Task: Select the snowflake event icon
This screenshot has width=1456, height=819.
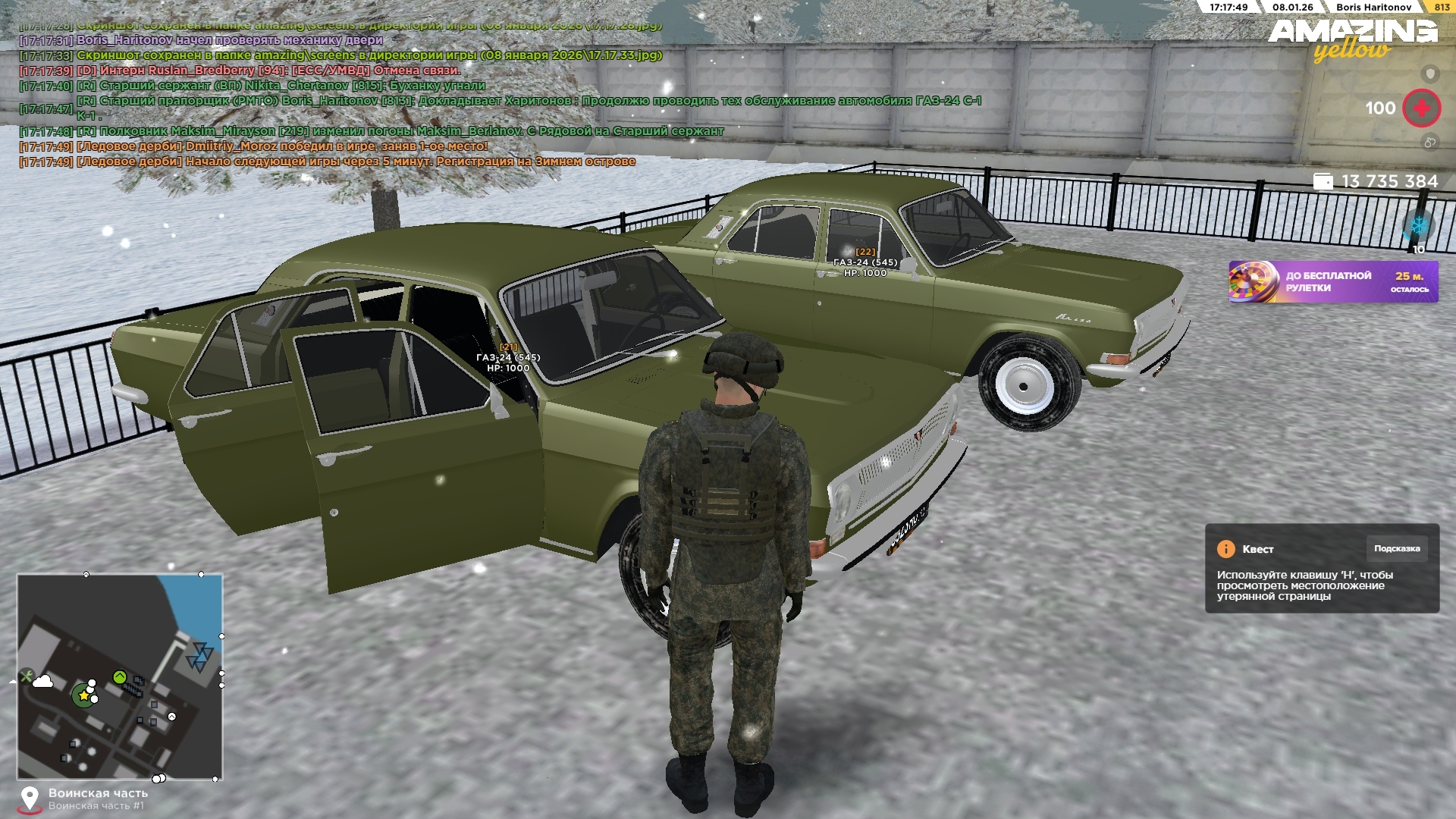Action: [x=1417, y=226]
